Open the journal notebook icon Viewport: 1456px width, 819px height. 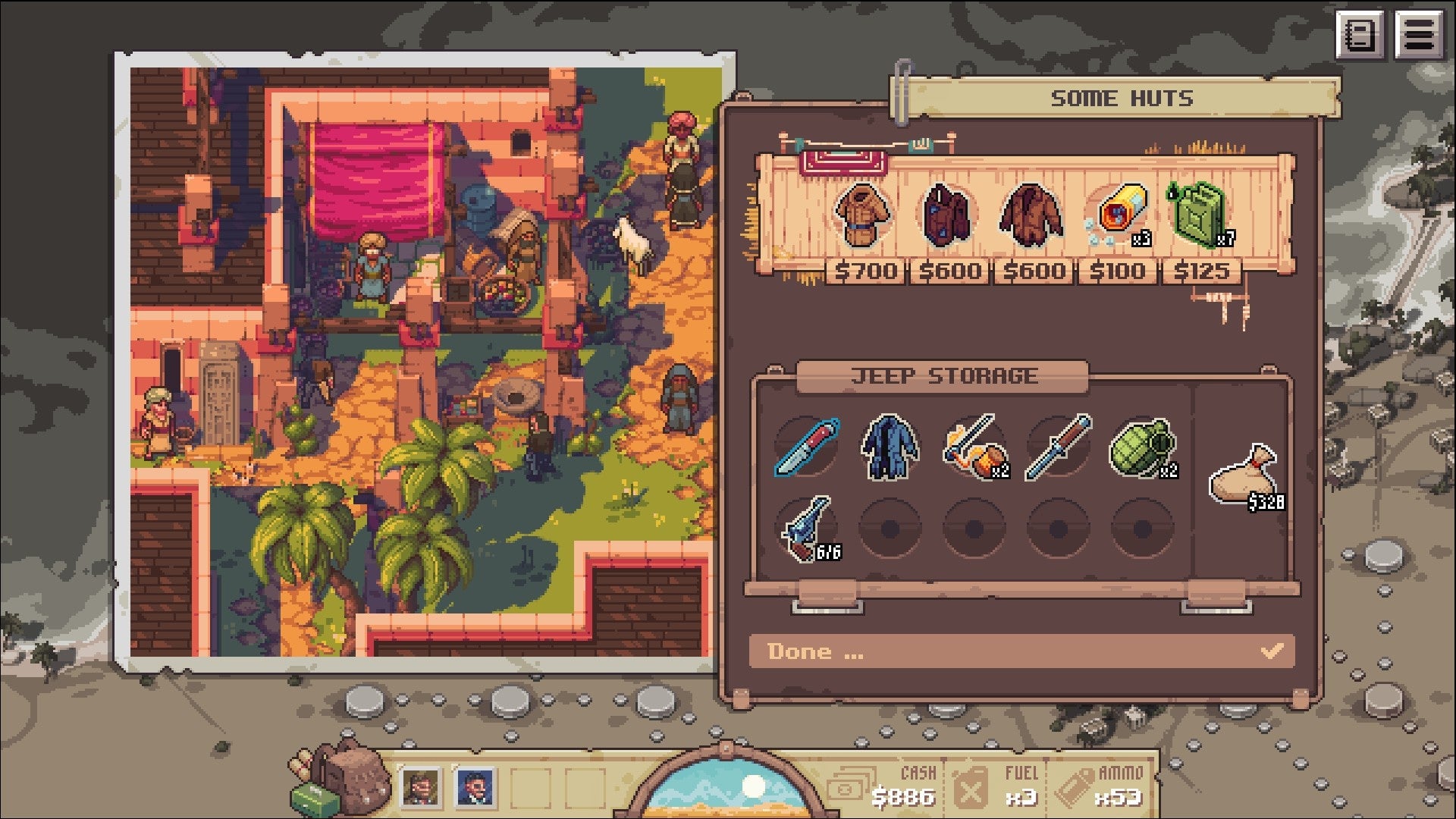point(1360,35)
